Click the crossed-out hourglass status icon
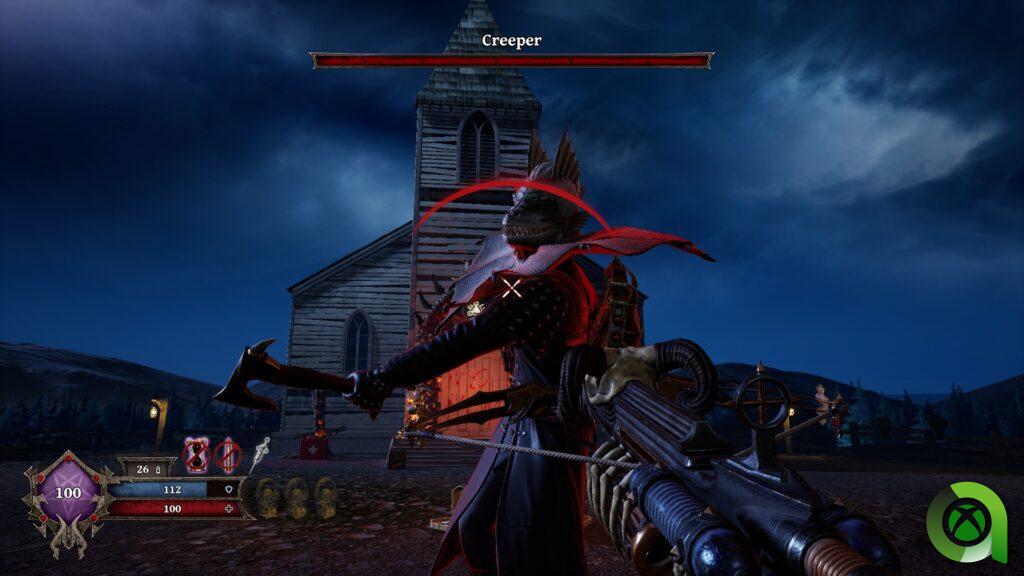Viewport: 1024px width, 576px height. click(x=197, y=455)
